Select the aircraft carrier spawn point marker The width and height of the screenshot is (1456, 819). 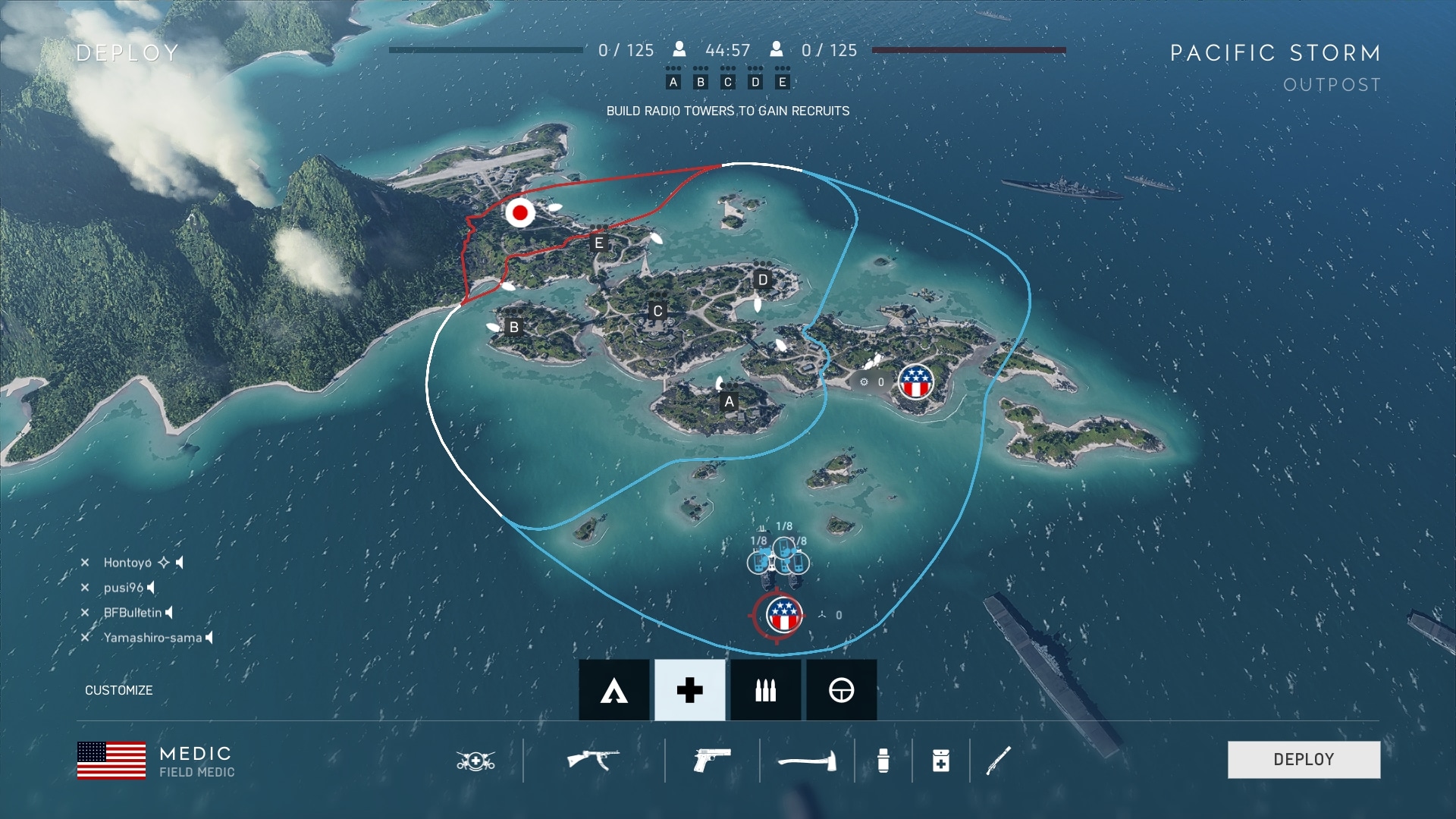coord(783,615)
